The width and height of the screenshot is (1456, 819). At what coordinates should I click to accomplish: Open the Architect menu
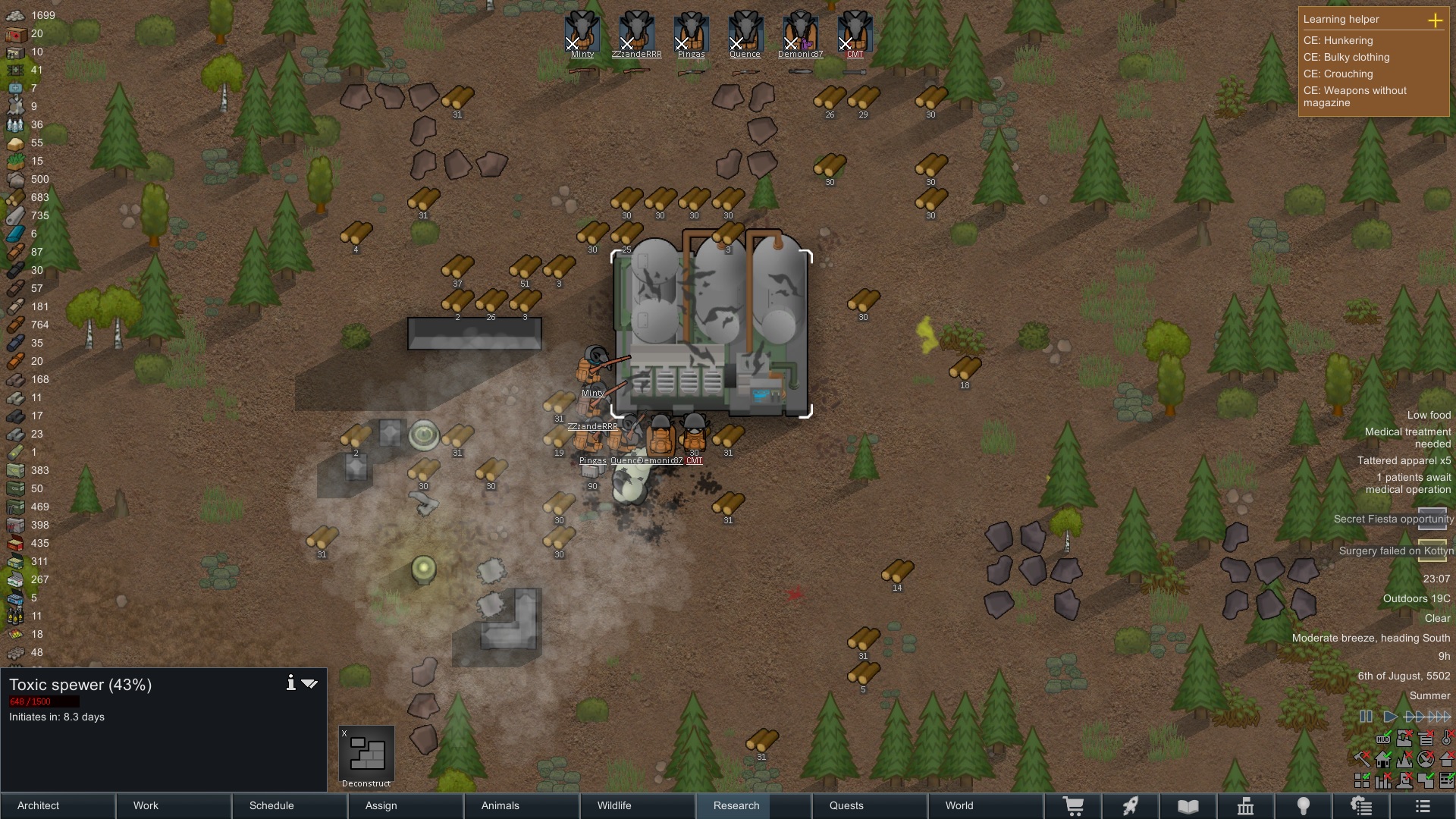(x=58, y=805)
